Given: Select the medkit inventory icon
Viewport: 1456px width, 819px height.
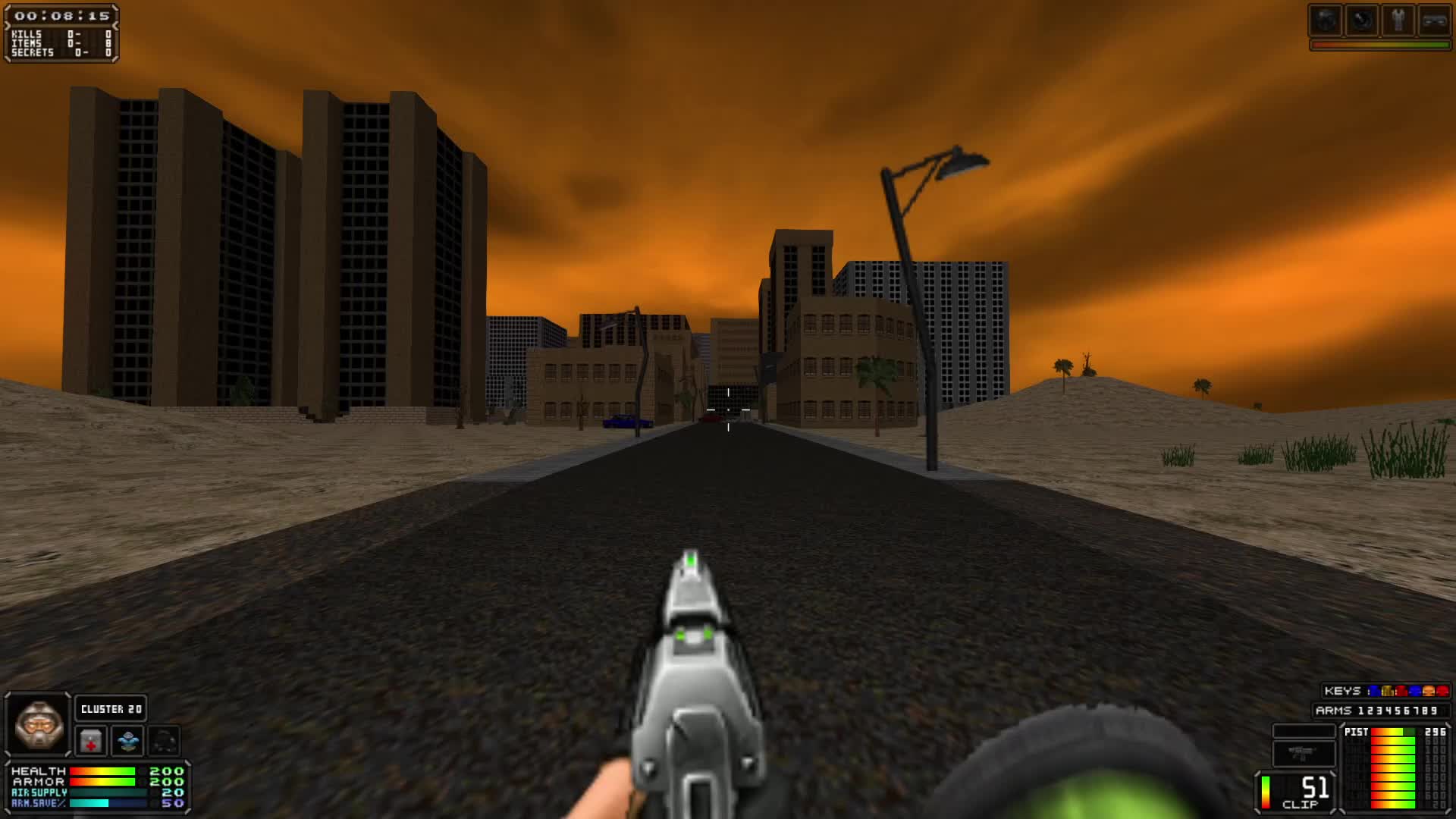Looking at the screenshot, I should [x=90, y=742].
